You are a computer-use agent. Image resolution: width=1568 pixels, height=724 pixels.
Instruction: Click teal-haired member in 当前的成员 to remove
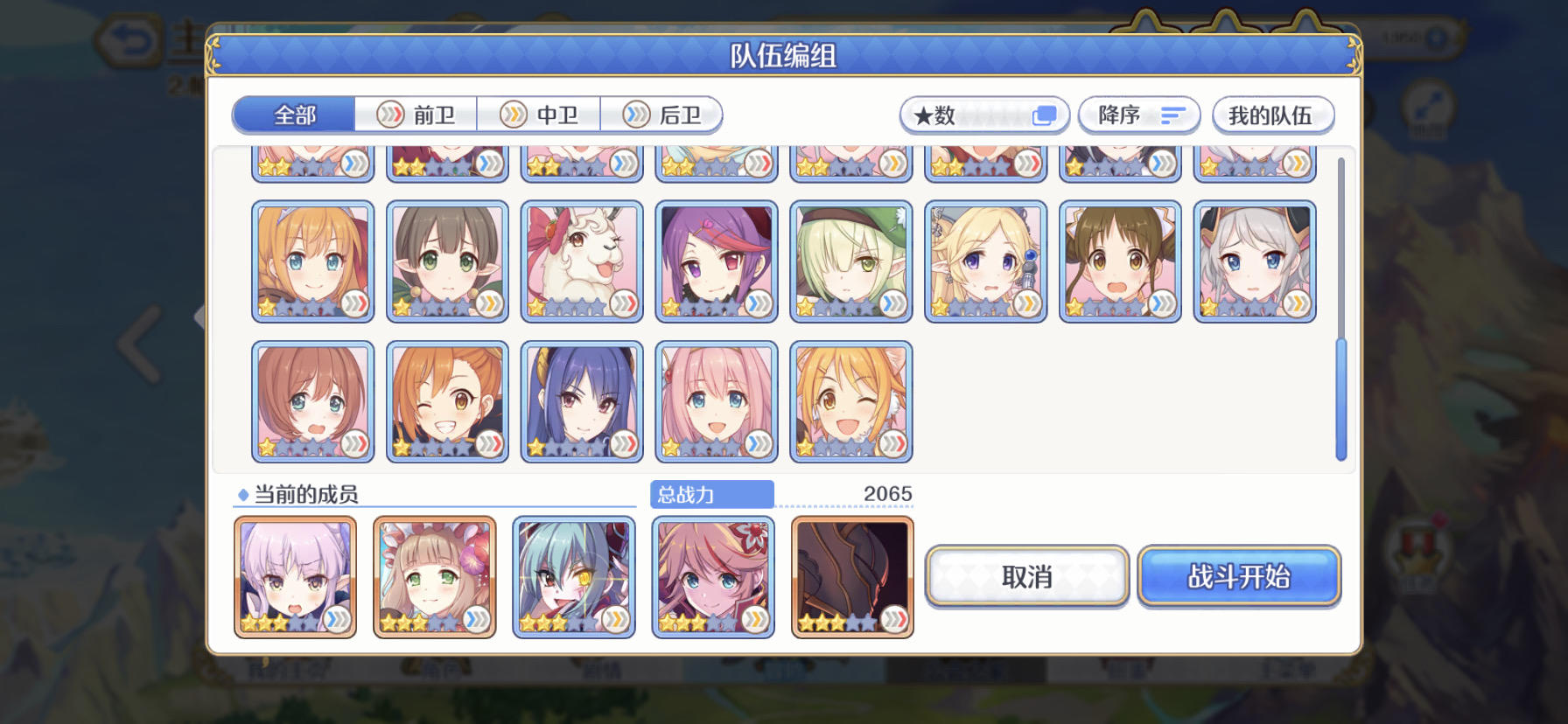tap(574, 575)
